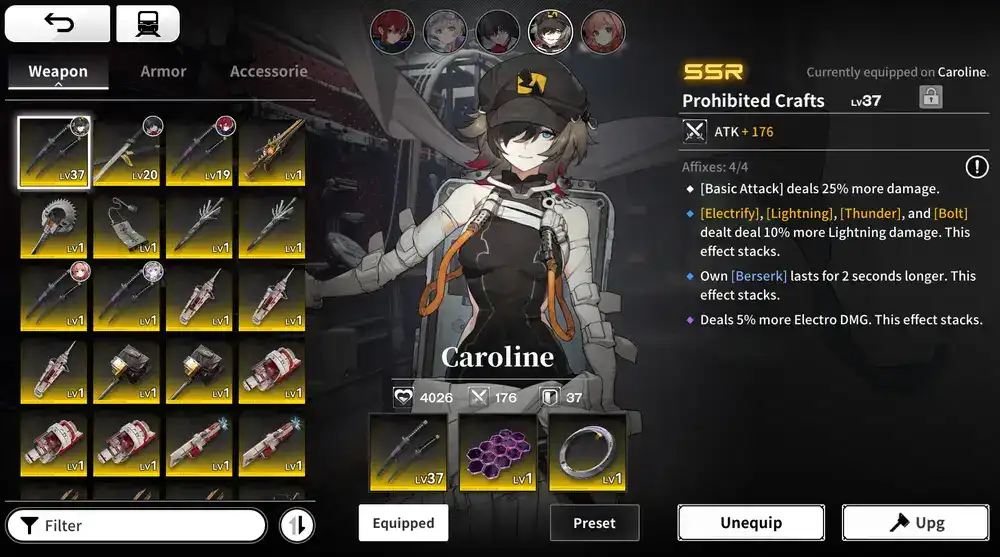Select the level 19 weapon slot
1000x557 pixels.
(200, 152)
